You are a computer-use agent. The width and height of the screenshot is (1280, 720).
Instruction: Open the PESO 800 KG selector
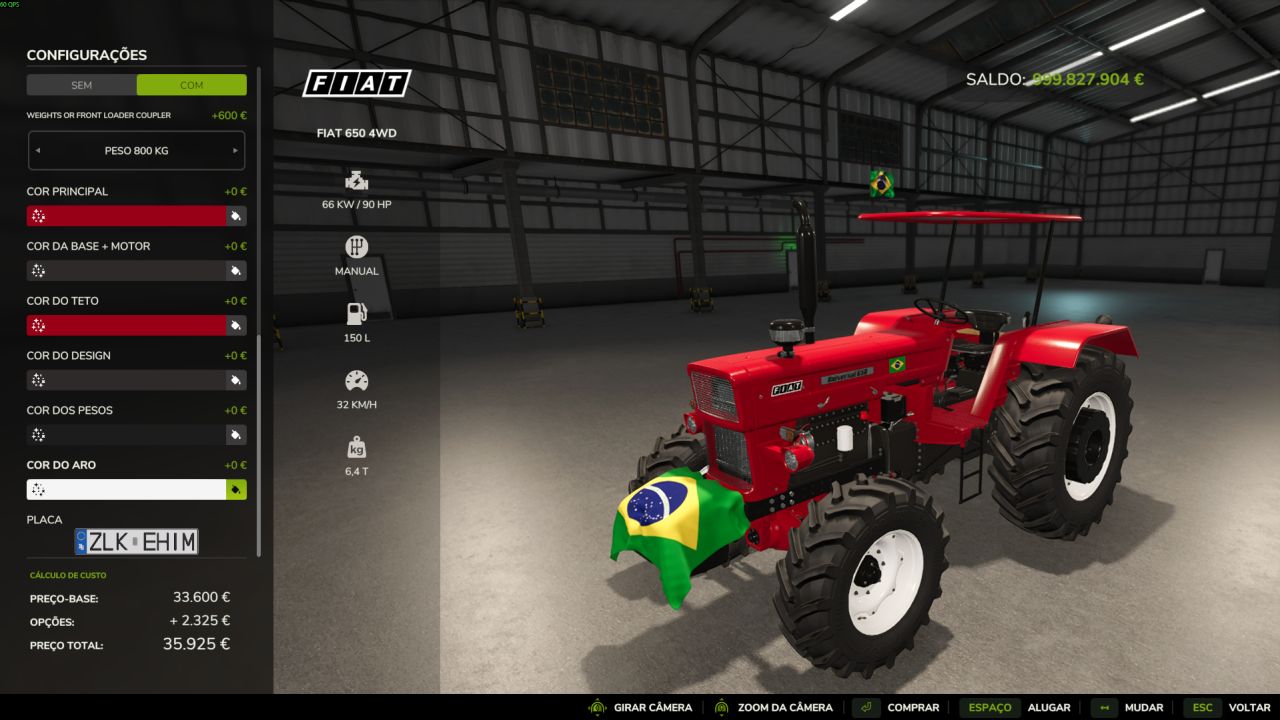click(137, 150)
